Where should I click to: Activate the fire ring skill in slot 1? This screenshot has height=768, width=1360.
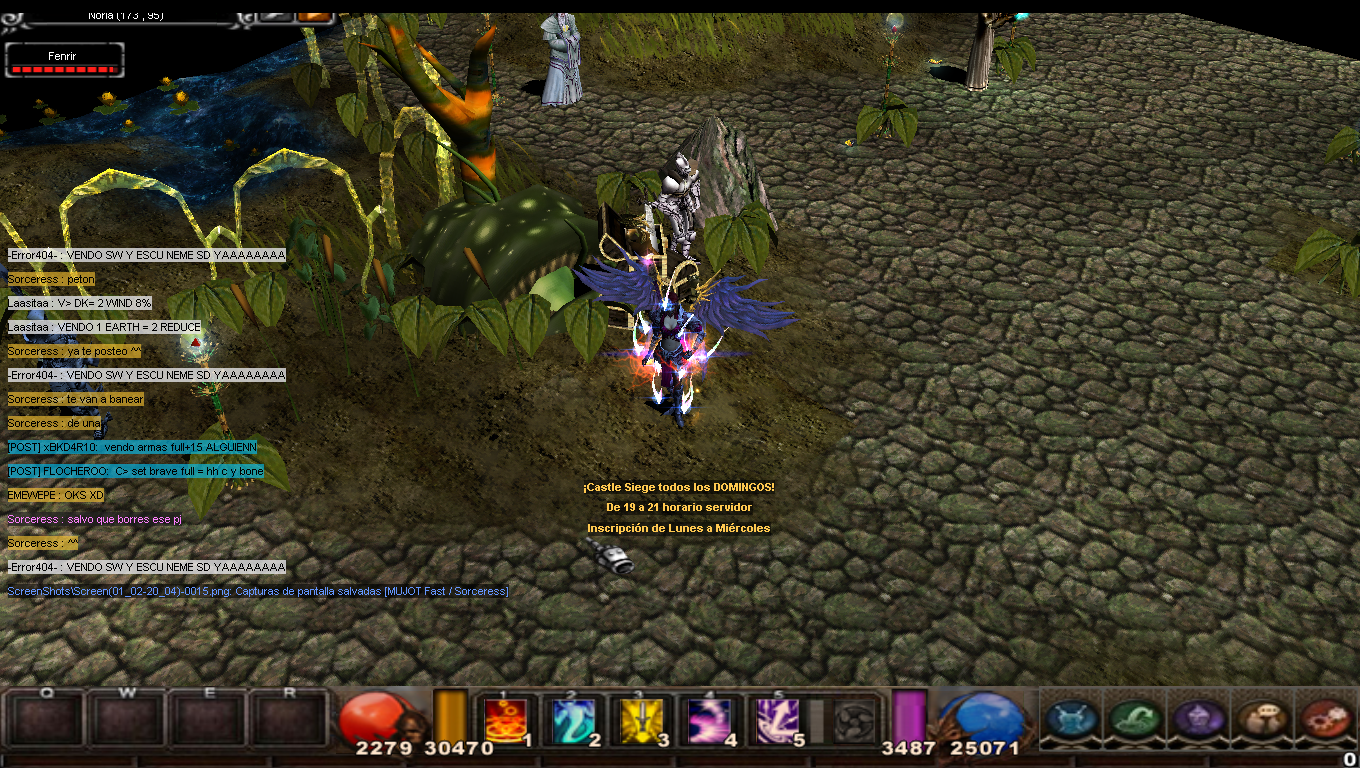point(506,720)
